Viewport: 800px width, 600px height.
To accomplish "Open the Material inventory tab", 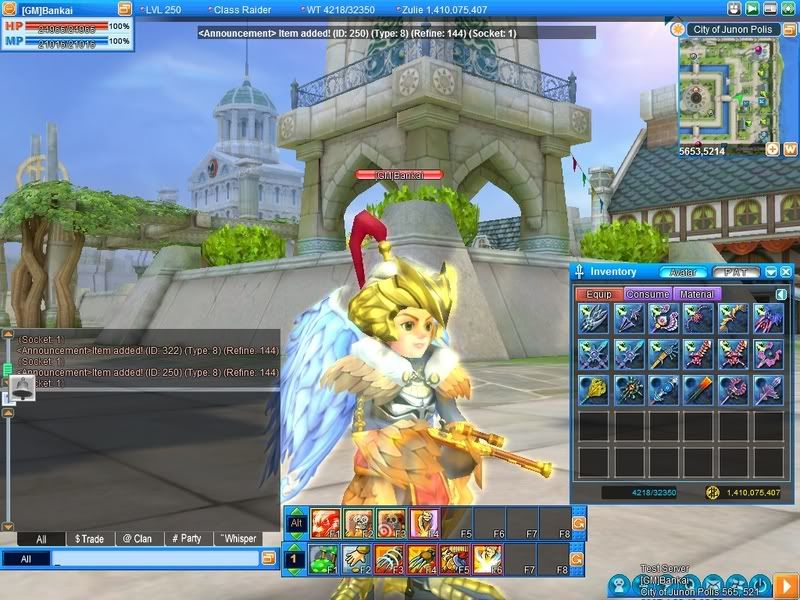I will coord(694,295).
